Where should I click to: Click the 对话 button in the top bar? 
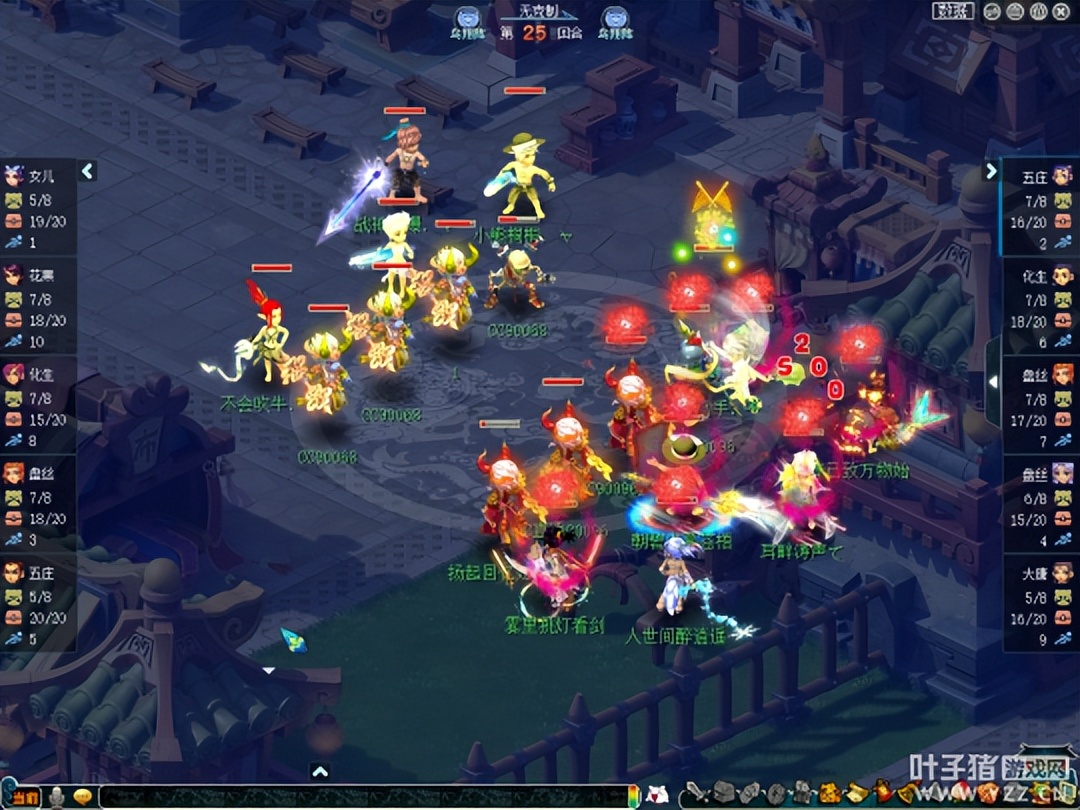(953, 12)
